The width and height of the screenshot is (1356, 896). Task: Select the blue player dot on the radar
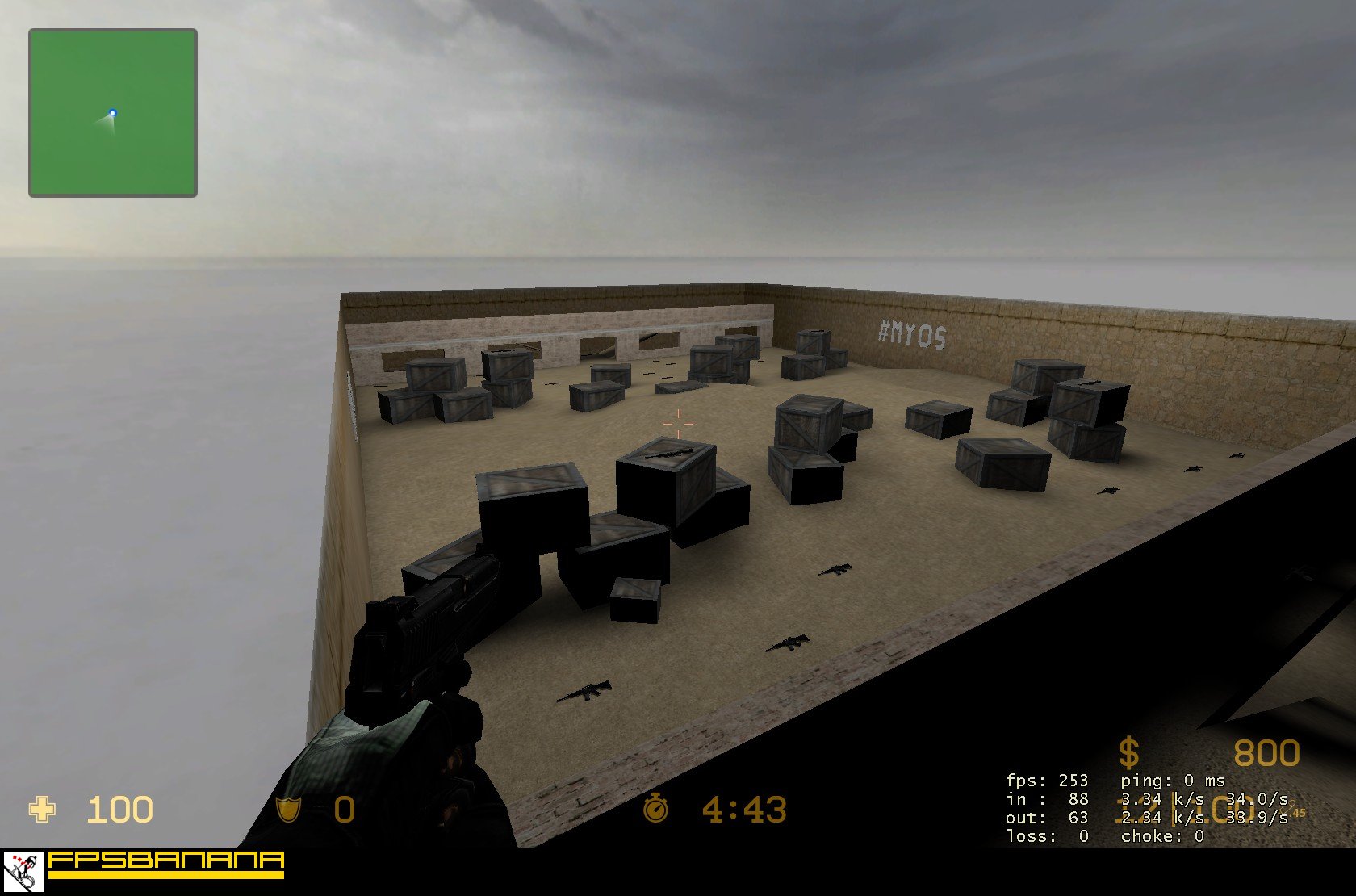coord(112,113)
